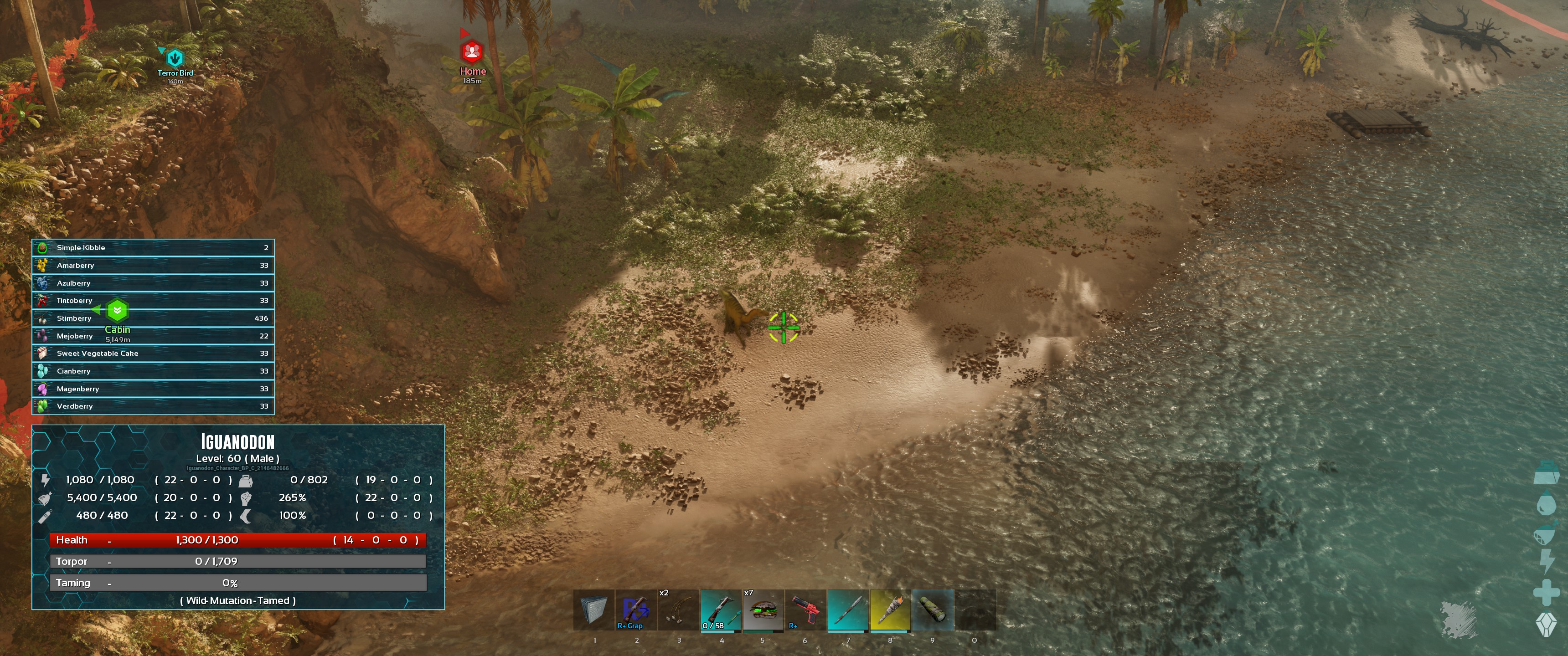The width and height of the screenshot is (1568, 656).
Task: Select the Terror Bird waypoint marker
Action: tap(175, 58)
